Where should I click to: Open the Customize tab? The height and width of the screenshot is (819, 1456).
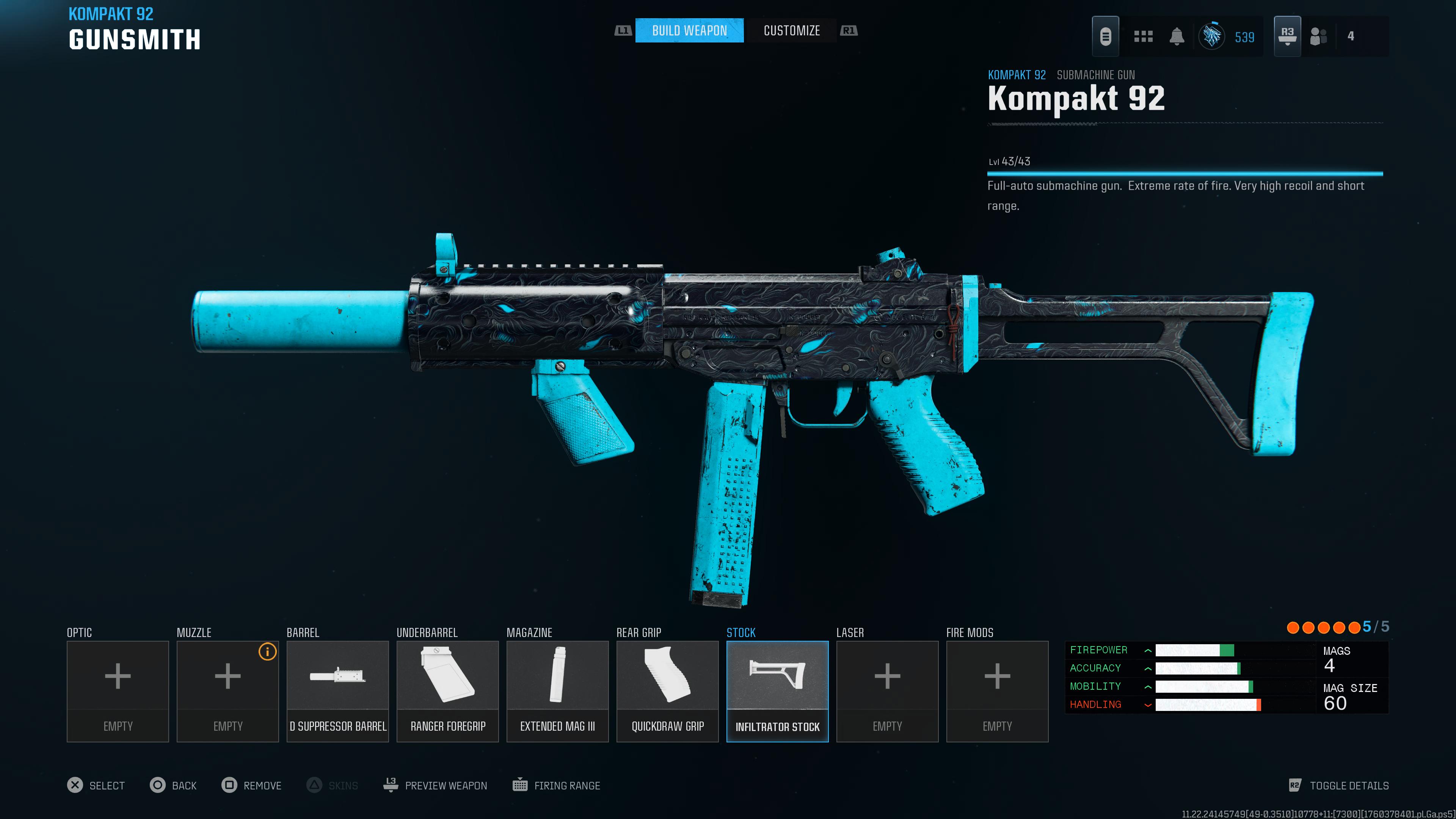tap(791, 30)
